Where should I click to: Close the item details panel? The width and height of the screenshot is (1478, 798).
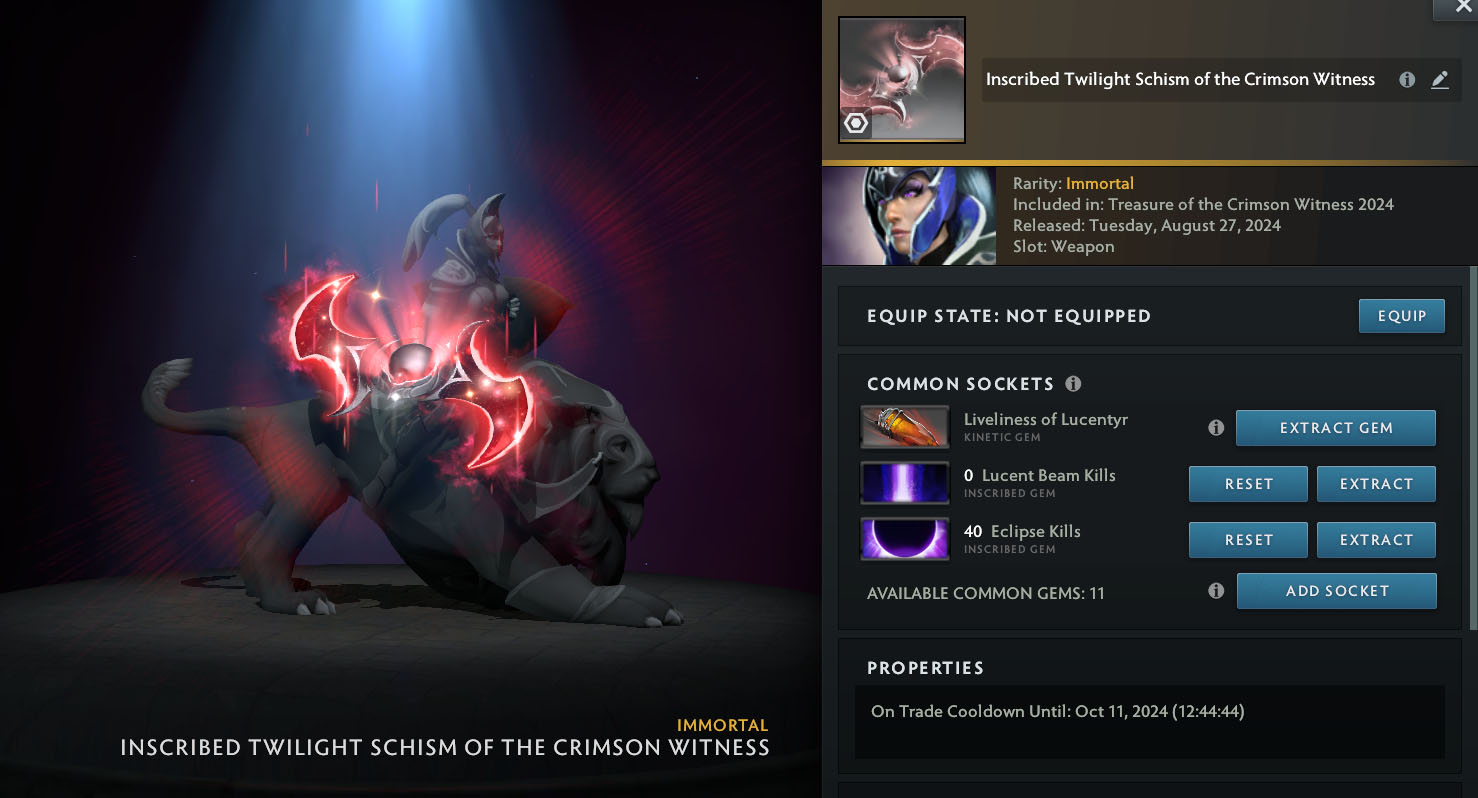[1464, 7]
